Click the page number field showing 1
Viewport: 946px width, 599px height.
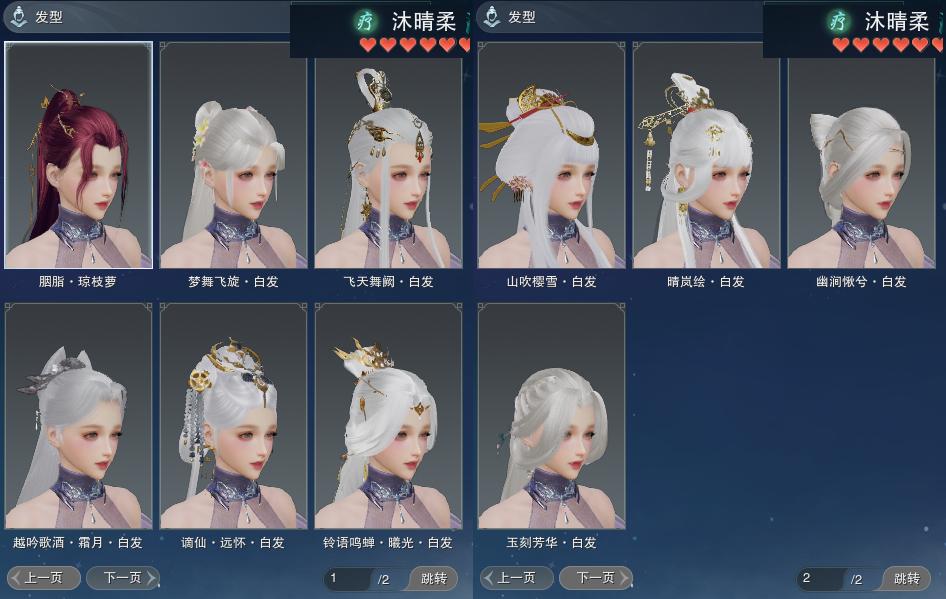tap(346, 578)
